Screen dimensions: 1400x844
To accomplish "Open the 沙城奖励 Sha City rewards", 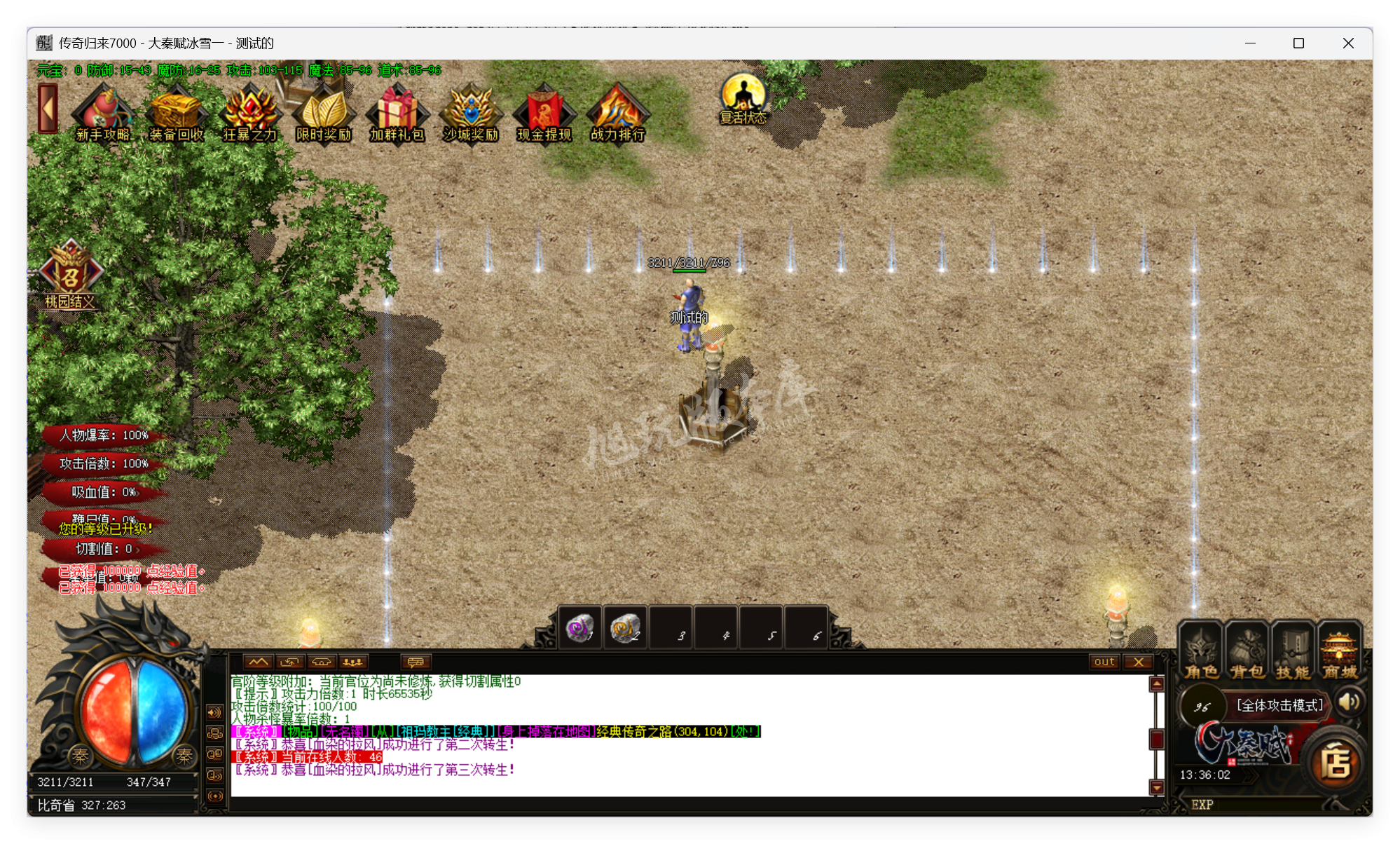I will click(x=471, y=112).
